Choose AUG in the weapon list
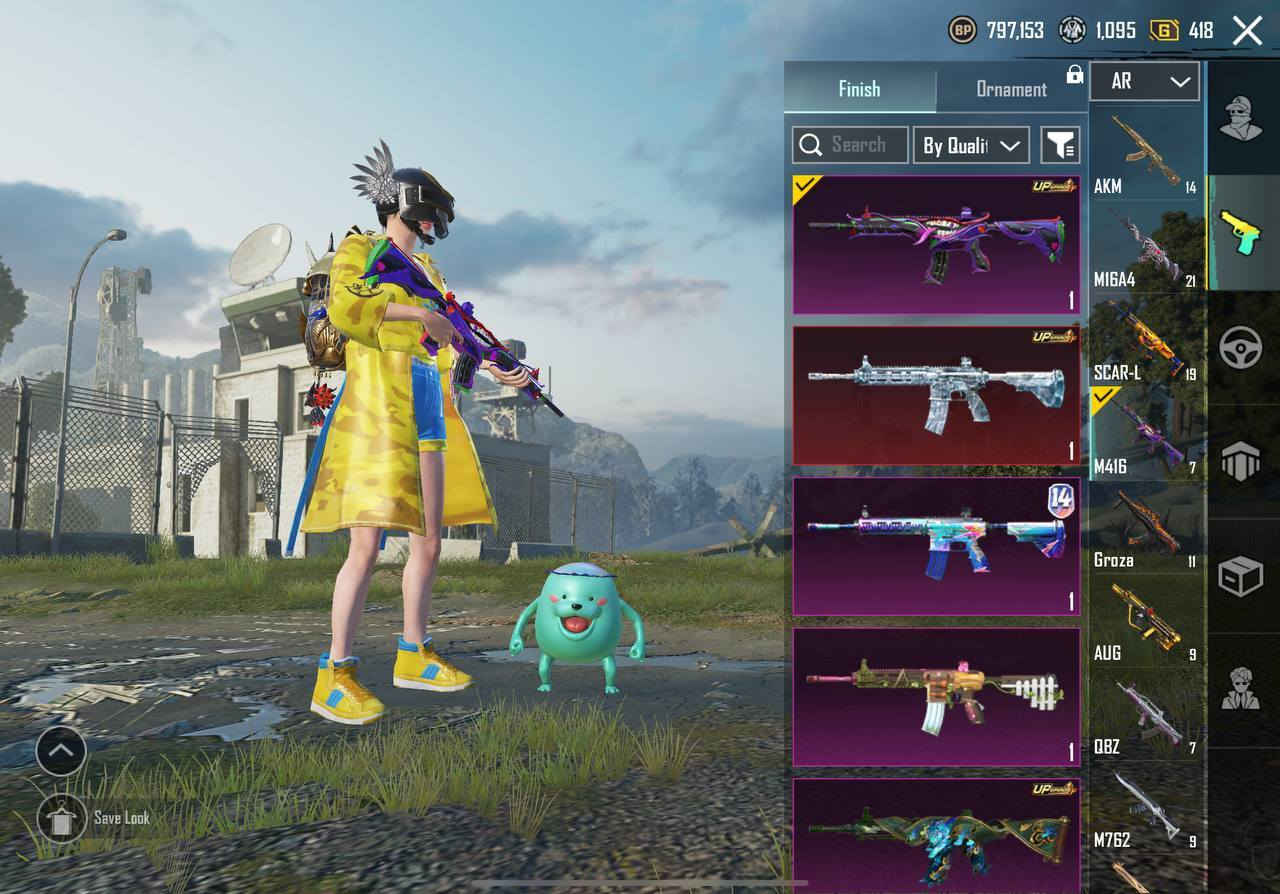 (x=1145, y=622)
